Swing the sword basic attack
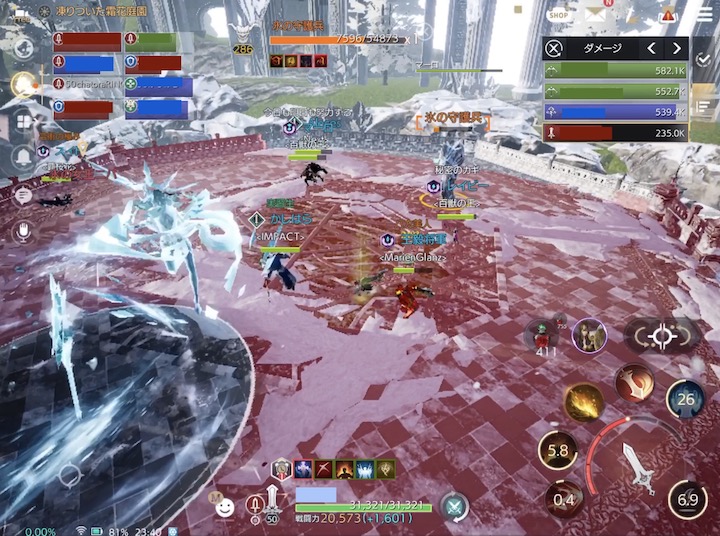The height and width of the screenshot is (536, 720). (636, 464)
